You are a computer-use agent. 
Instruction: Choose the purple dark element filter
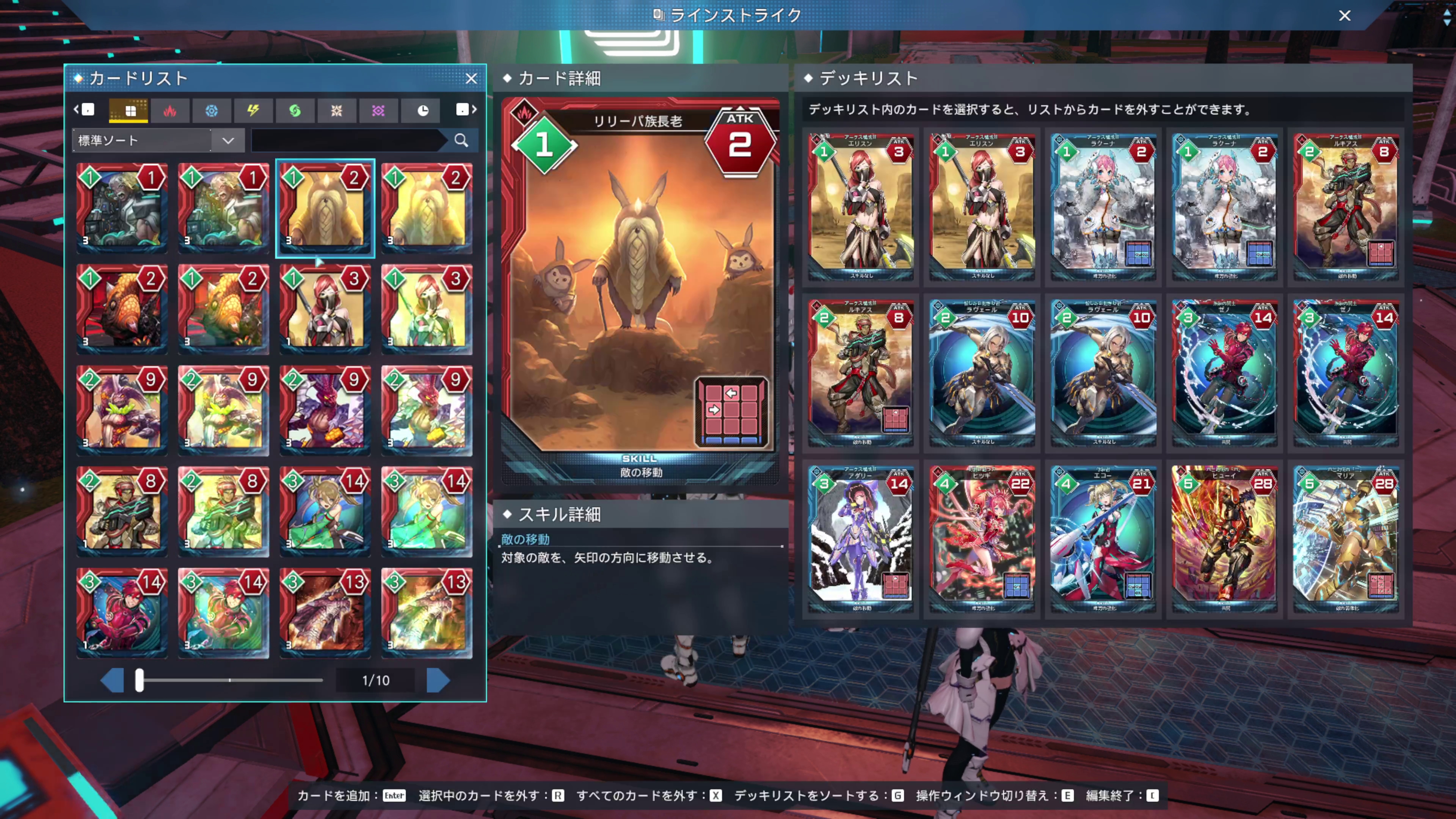tap(379, 110)
